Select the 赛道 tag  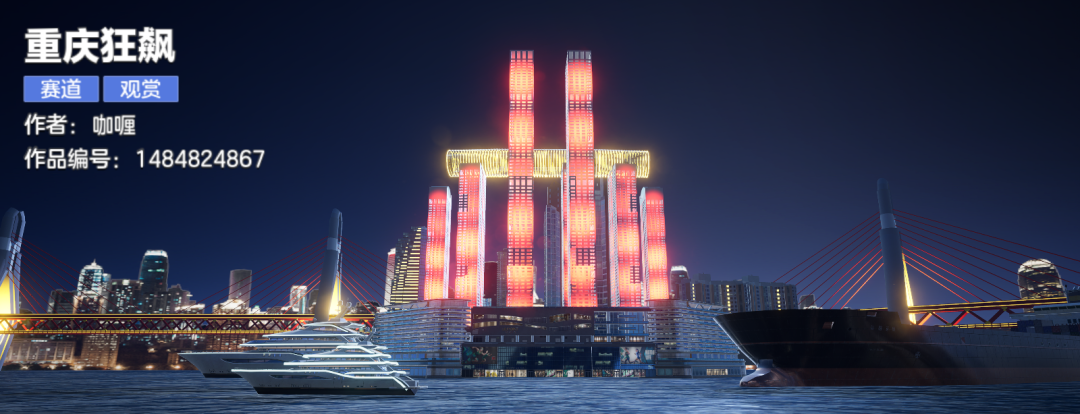click(x=61, y=89)
